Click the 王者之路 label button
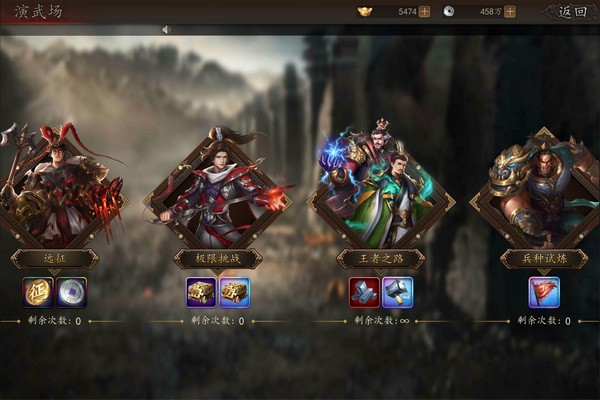The image size is (600, 400). click(x=380, y=259)
